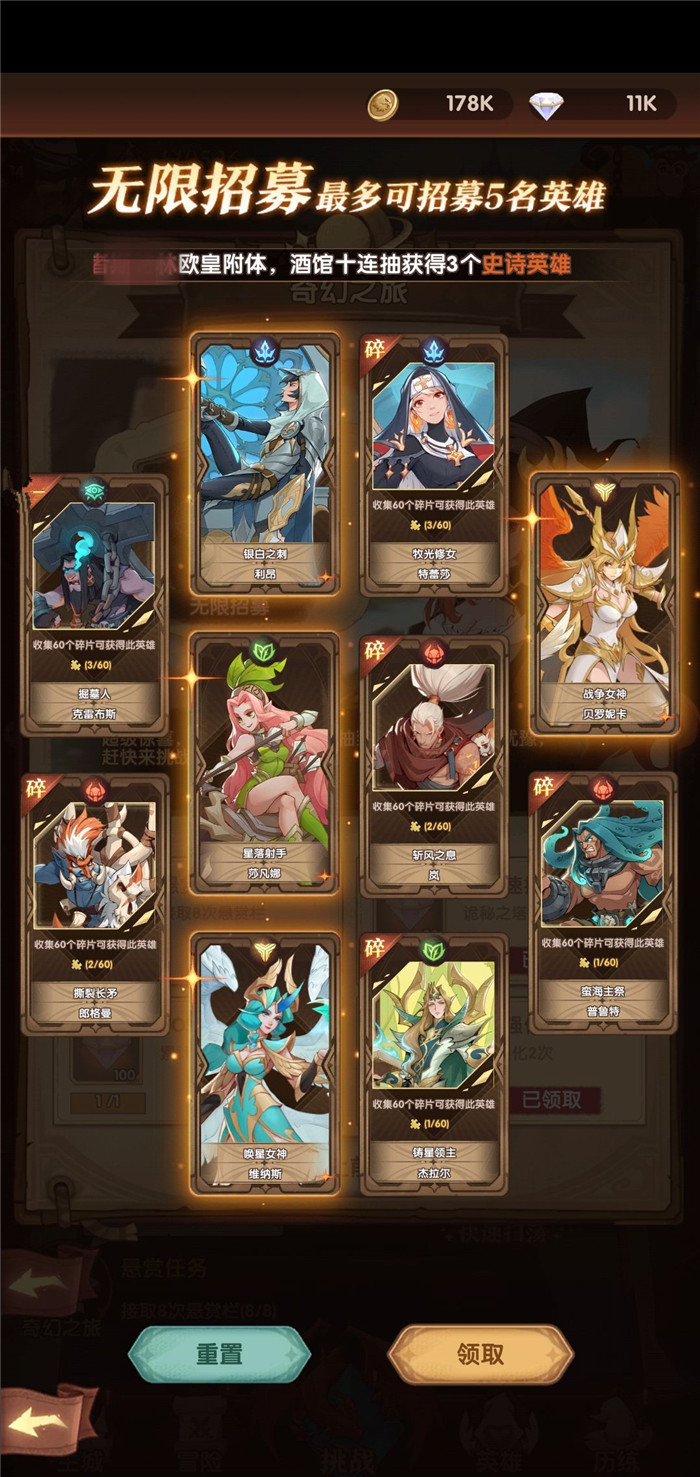Choose the 牧光修女 特蕾莎 shard card
The height and width of the screenshot is (1477, 700).
[x=434, y=462]
